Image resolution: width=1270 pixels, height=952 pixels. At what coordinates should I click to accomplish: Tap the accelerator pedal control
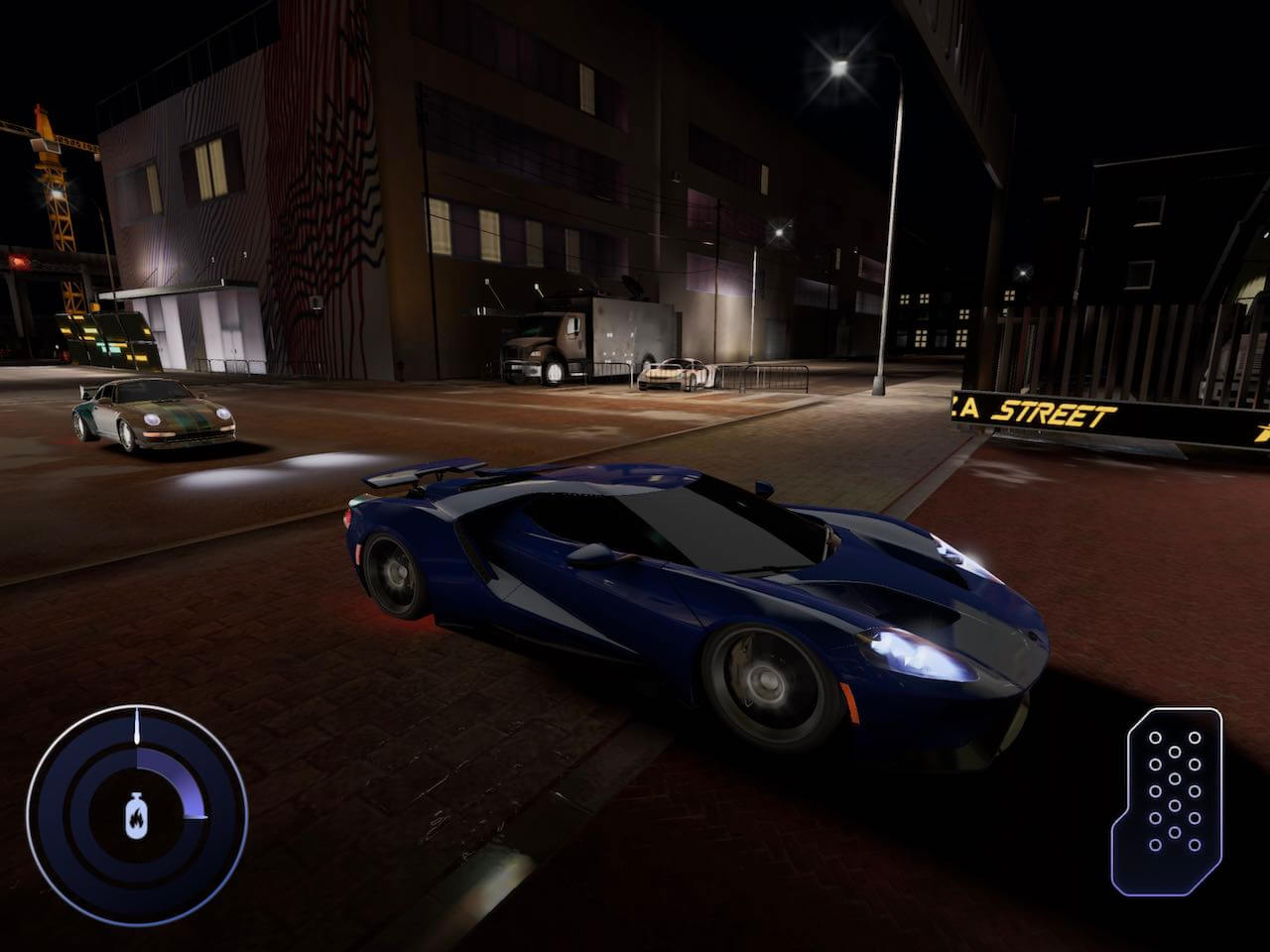pos(1172,800)
